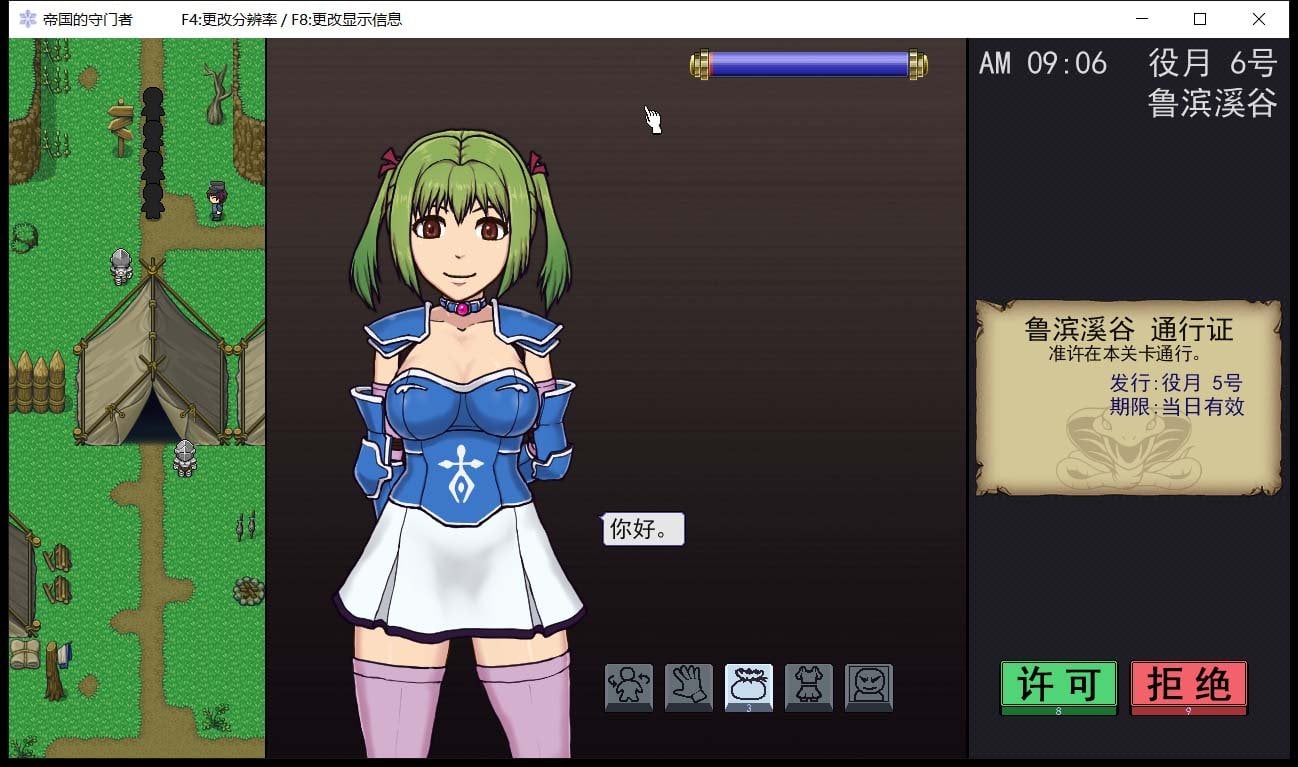1298x767 pixels.
Task: Select the glove hand-search inspection icon
Action: pos(688,686)
